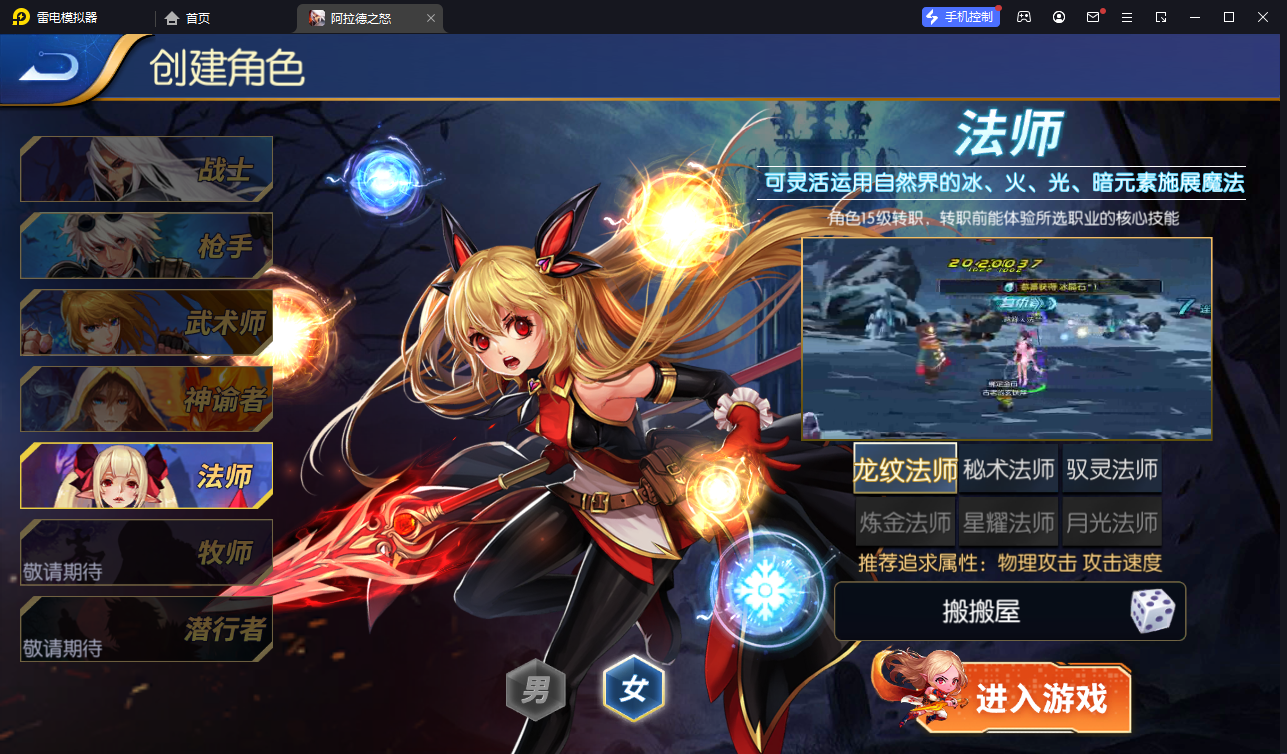Image resolution: width=1287 pixels, height=754 pixels.
Task: Choose the 秘术法师 subclass
Action: [x=1008, y=469]
